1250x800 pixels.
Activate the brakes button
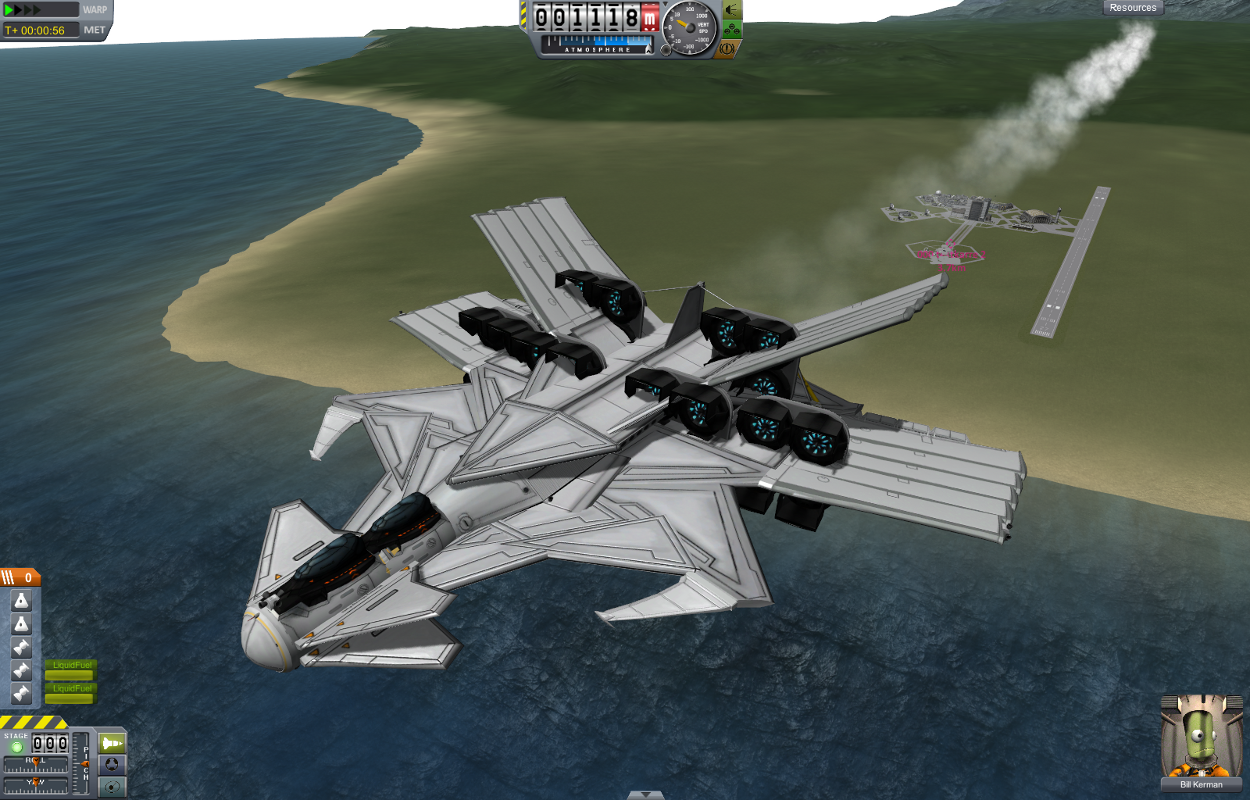731,48
